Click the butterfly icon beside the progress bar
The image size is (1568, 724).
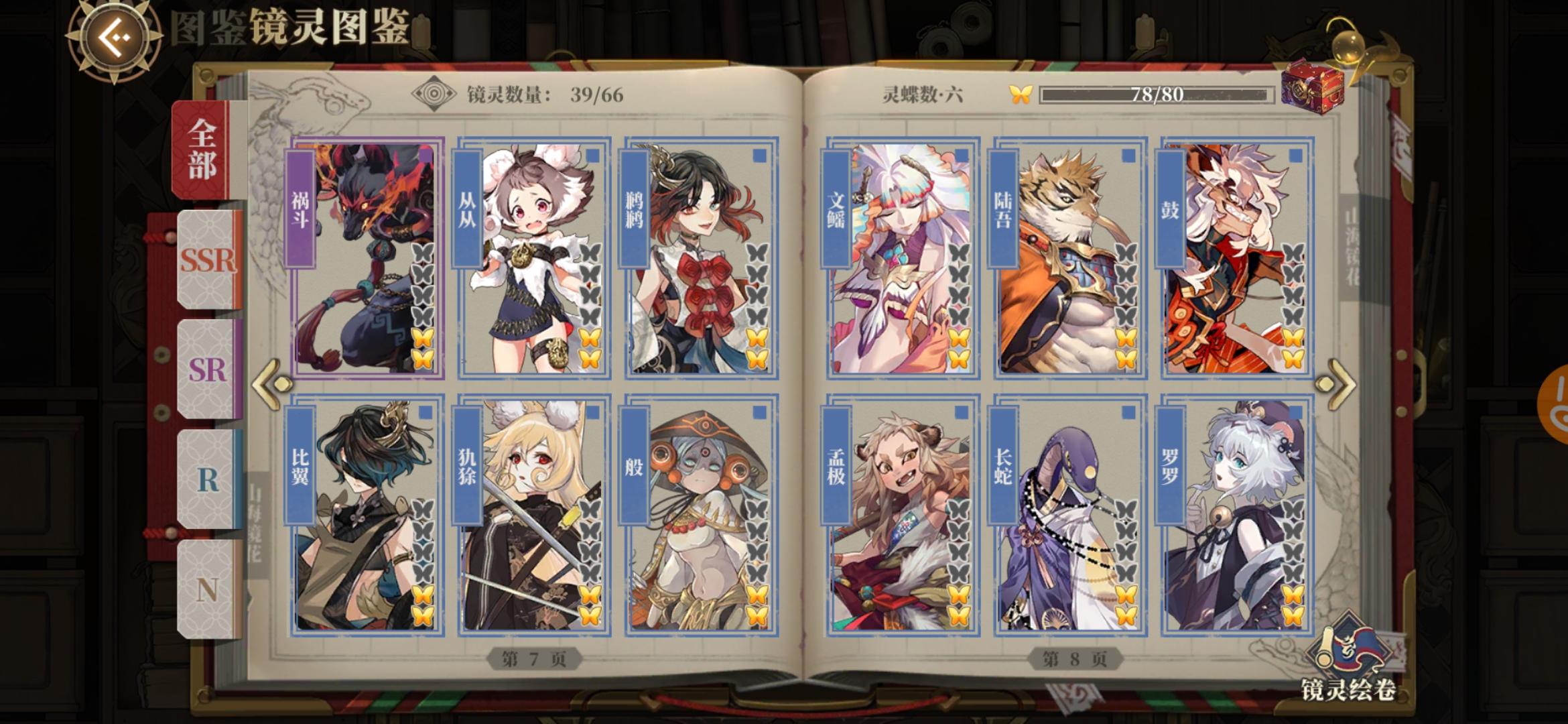[1021, 94]
